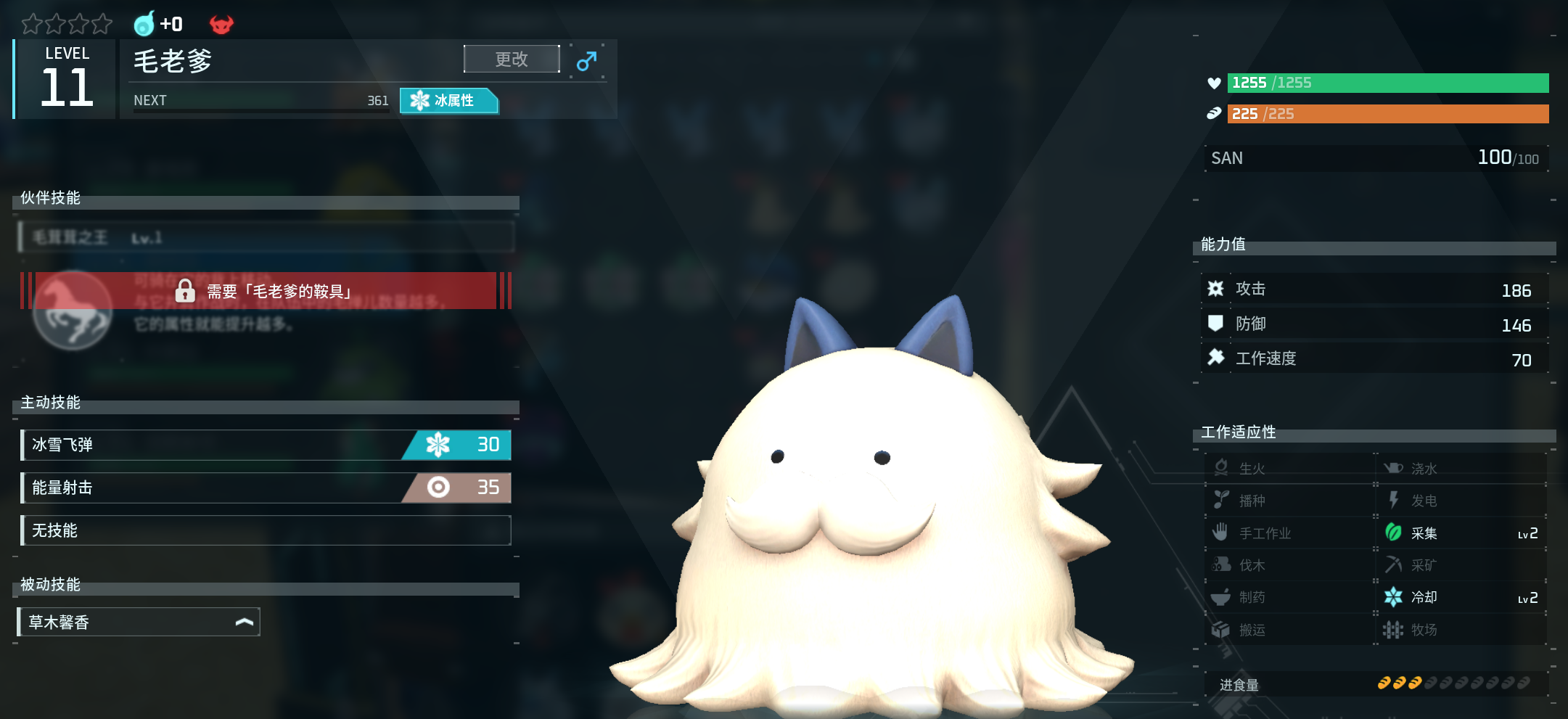The image size is (1568, 719).
Task: Click the red boss head icon
Action: (x=221, y=25)
